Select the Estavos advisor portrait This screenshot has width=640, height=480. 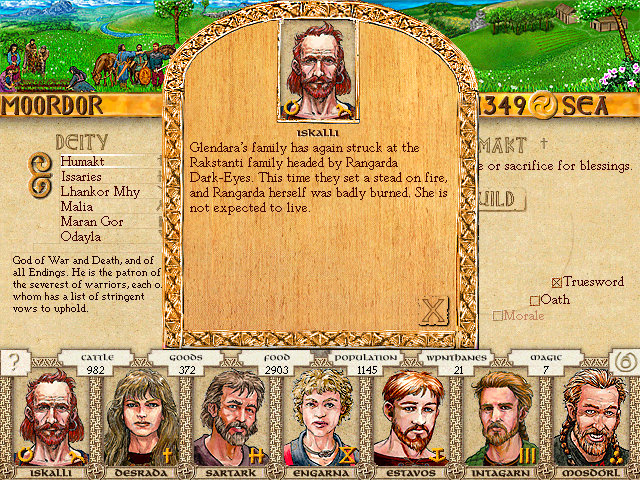click(413, 417)
